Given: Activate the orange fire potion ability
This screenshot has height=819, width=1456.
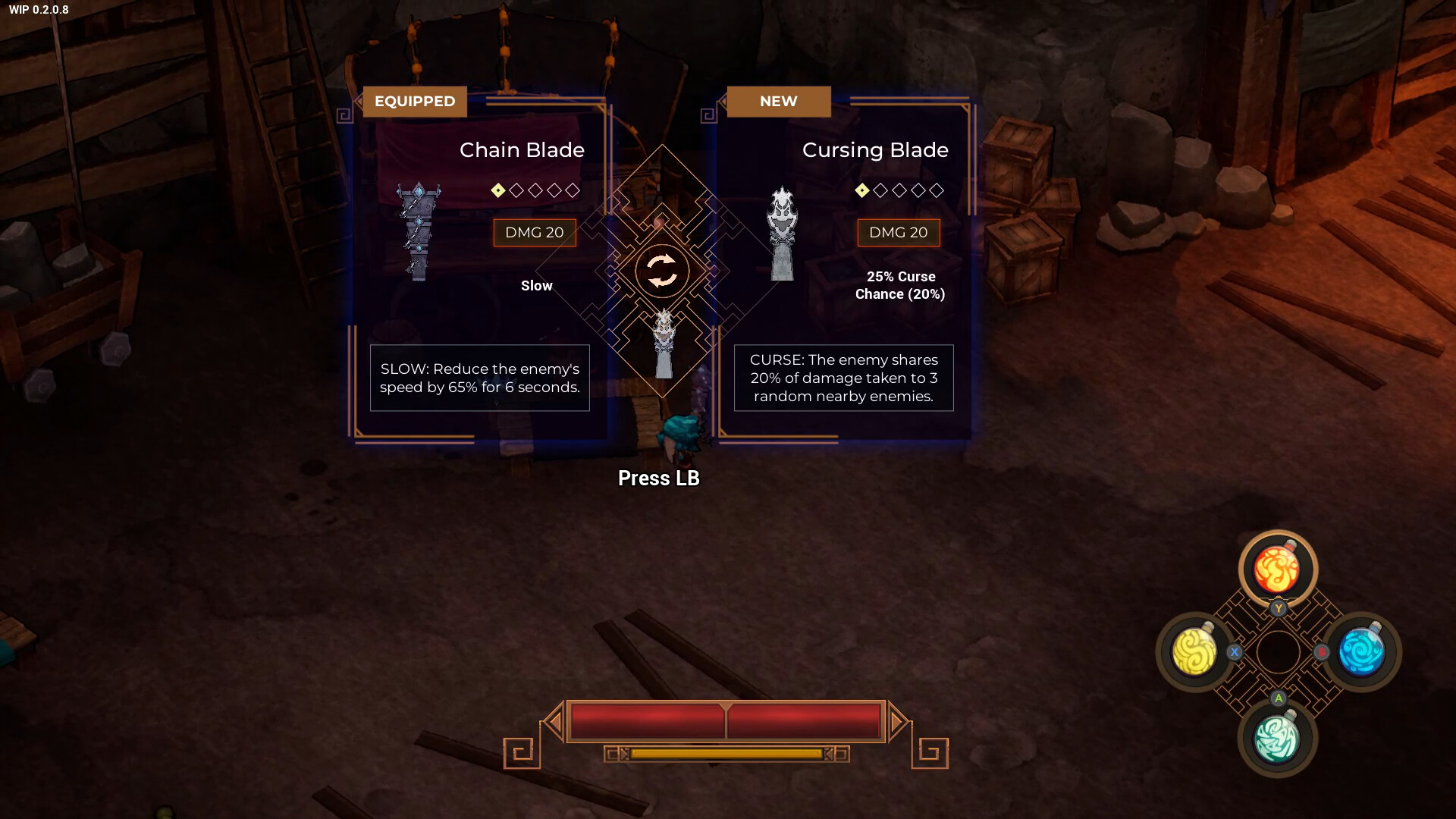Looking at the screenshot, I should 1277,570.
